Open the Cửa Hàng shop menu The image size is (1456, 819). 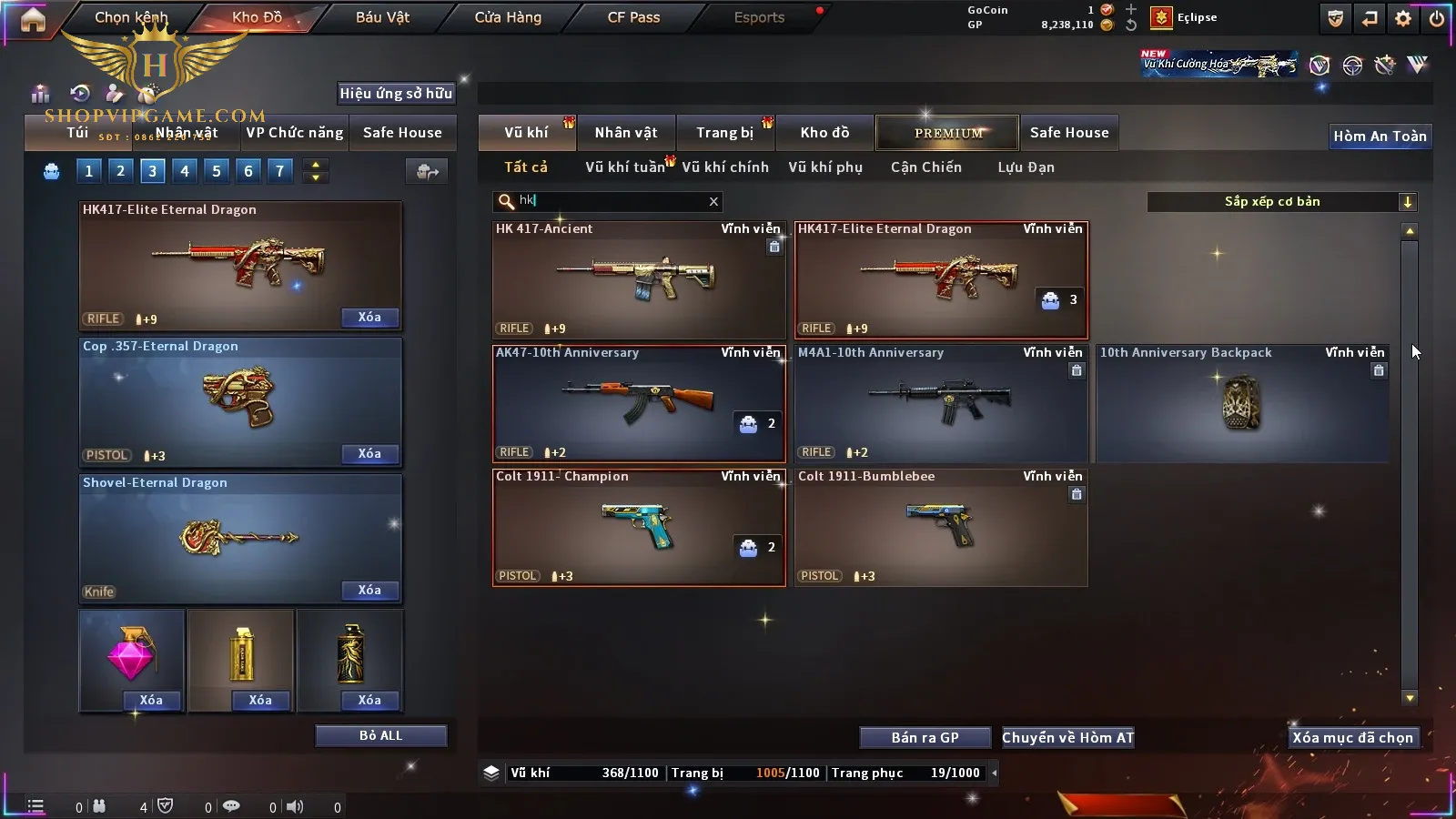[x=508, y=17]
